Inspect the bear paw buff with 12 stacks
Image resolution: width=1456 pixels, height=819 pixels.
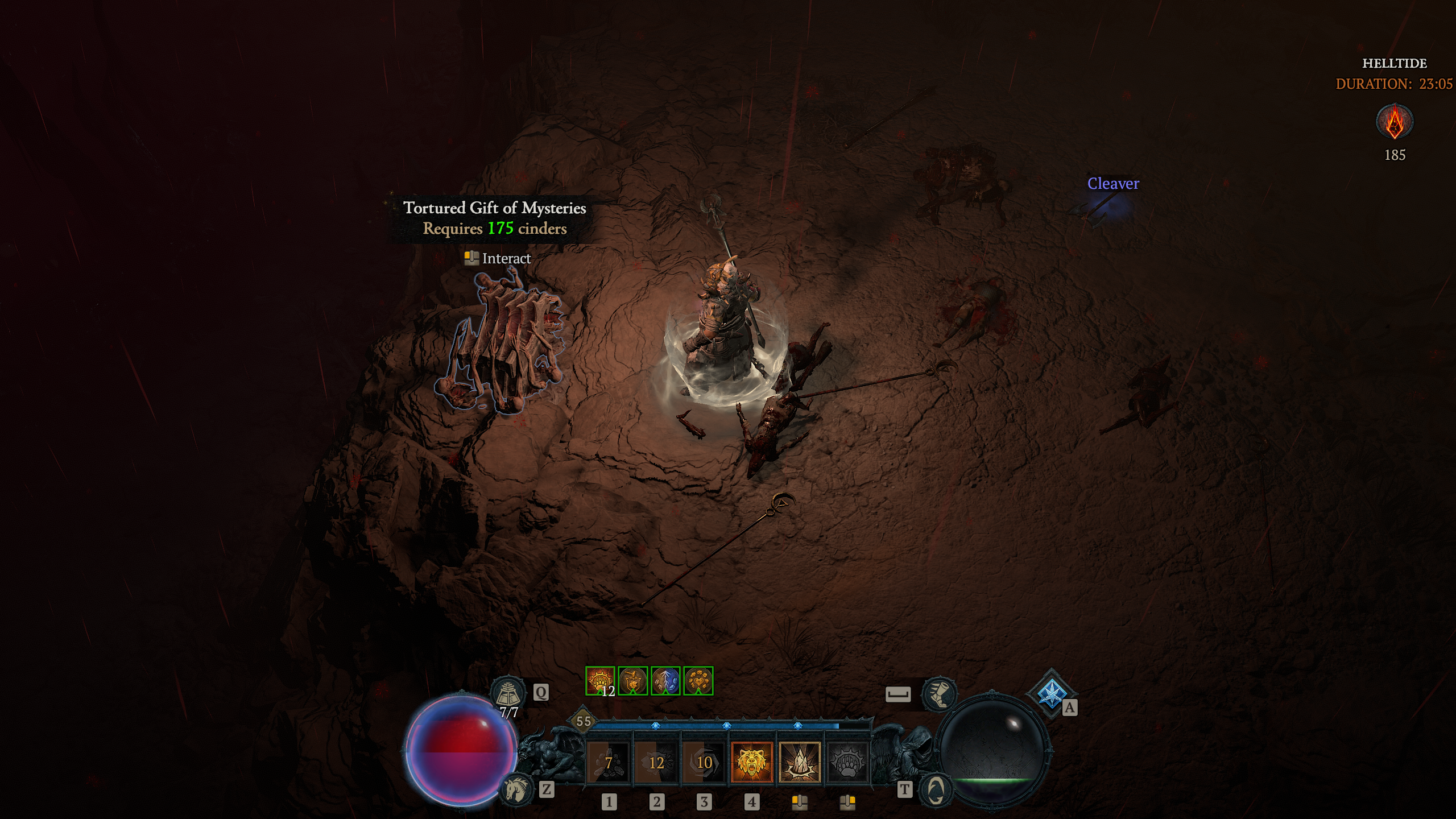600,681
